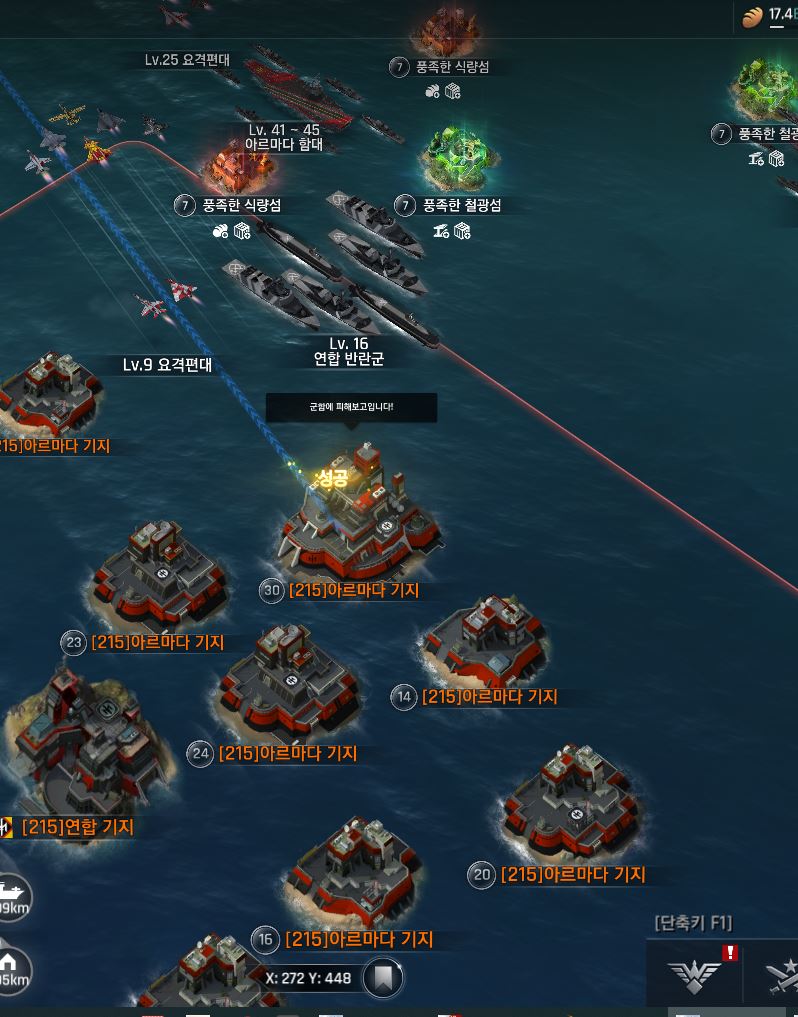Viewport: 798px width, 1017px height.
Task: Click the bookmark button beside the coordinates
Action: point(383,978)
